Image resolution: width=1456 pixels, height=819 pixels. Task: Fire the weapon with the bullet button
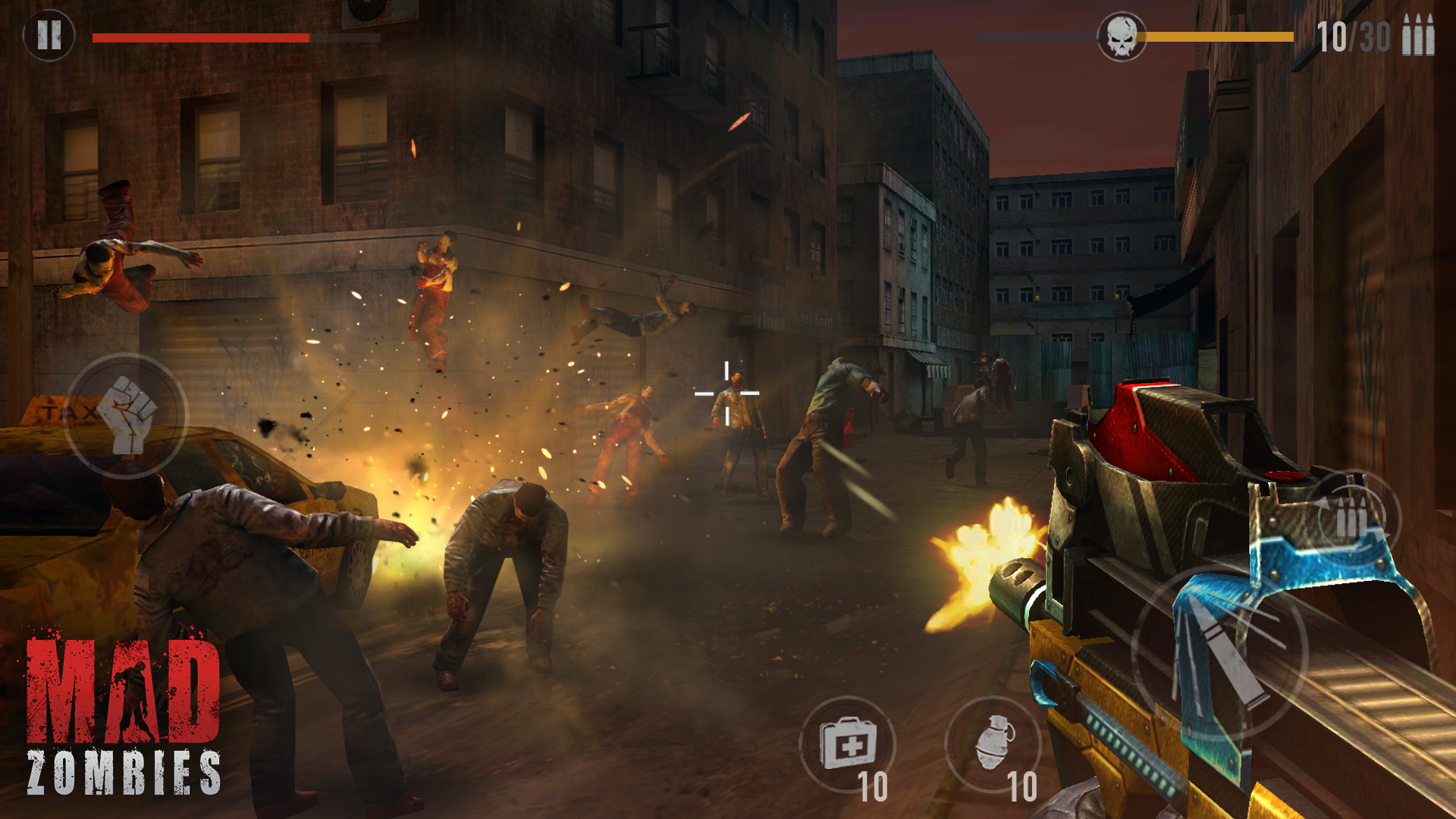pos(1219,653)
